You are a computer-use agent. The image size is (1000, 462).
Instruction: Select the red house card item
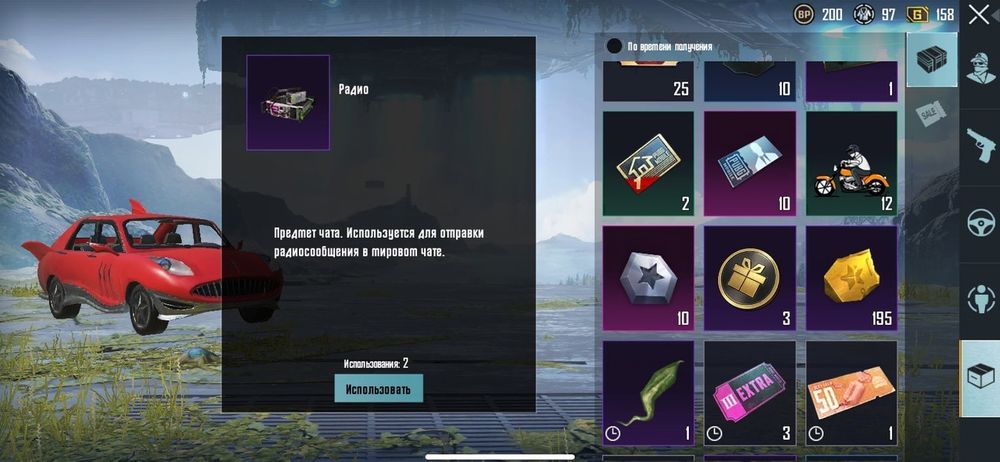[648, 164]
